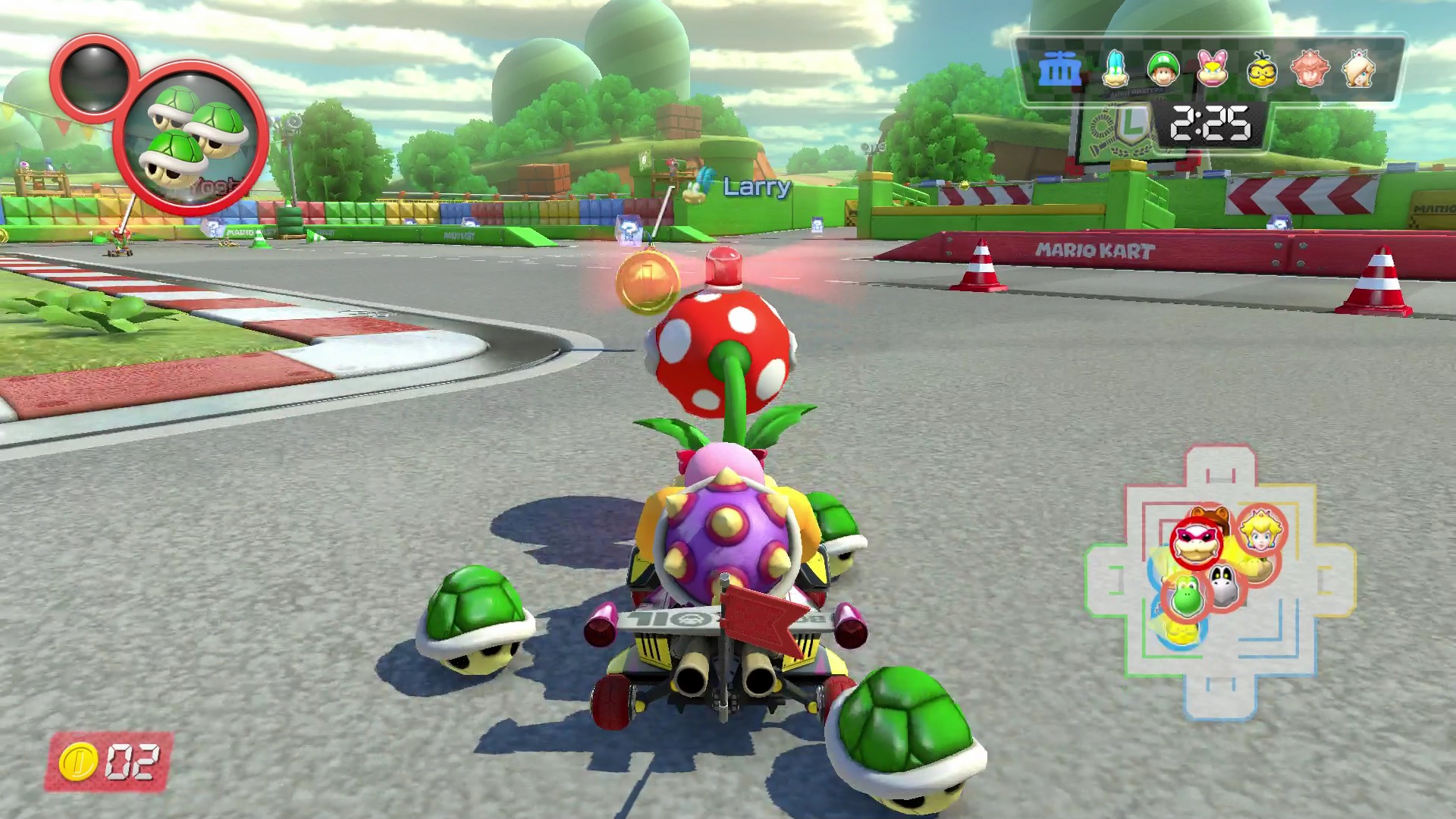Click the Baby Luigi character head icon
Image resolution: width=1456 pixels, height=819 pixels.
(x=1163, y=69)
